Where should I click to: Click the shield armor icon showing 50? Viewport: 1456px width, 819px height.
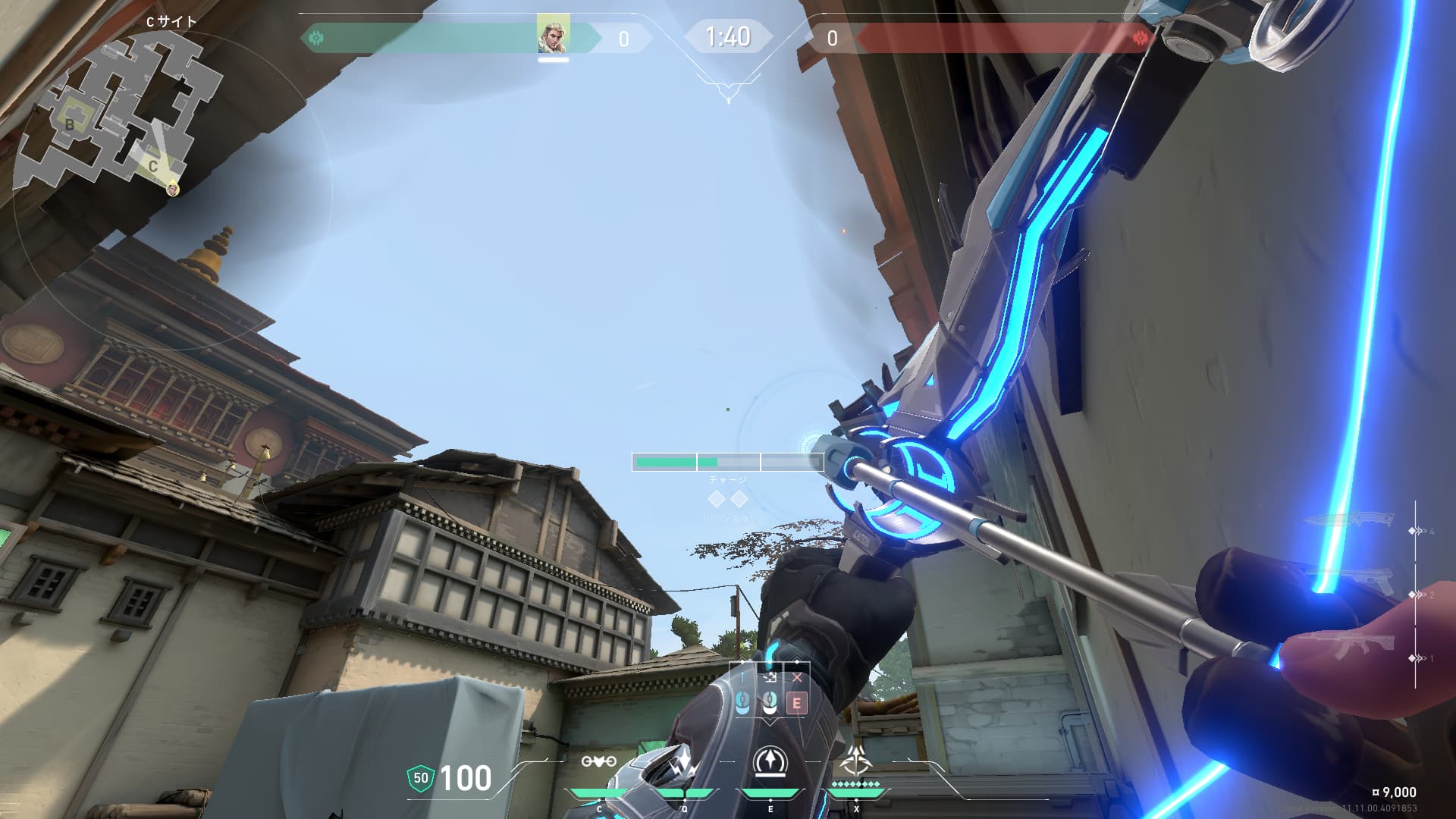[x=420, y=779]
